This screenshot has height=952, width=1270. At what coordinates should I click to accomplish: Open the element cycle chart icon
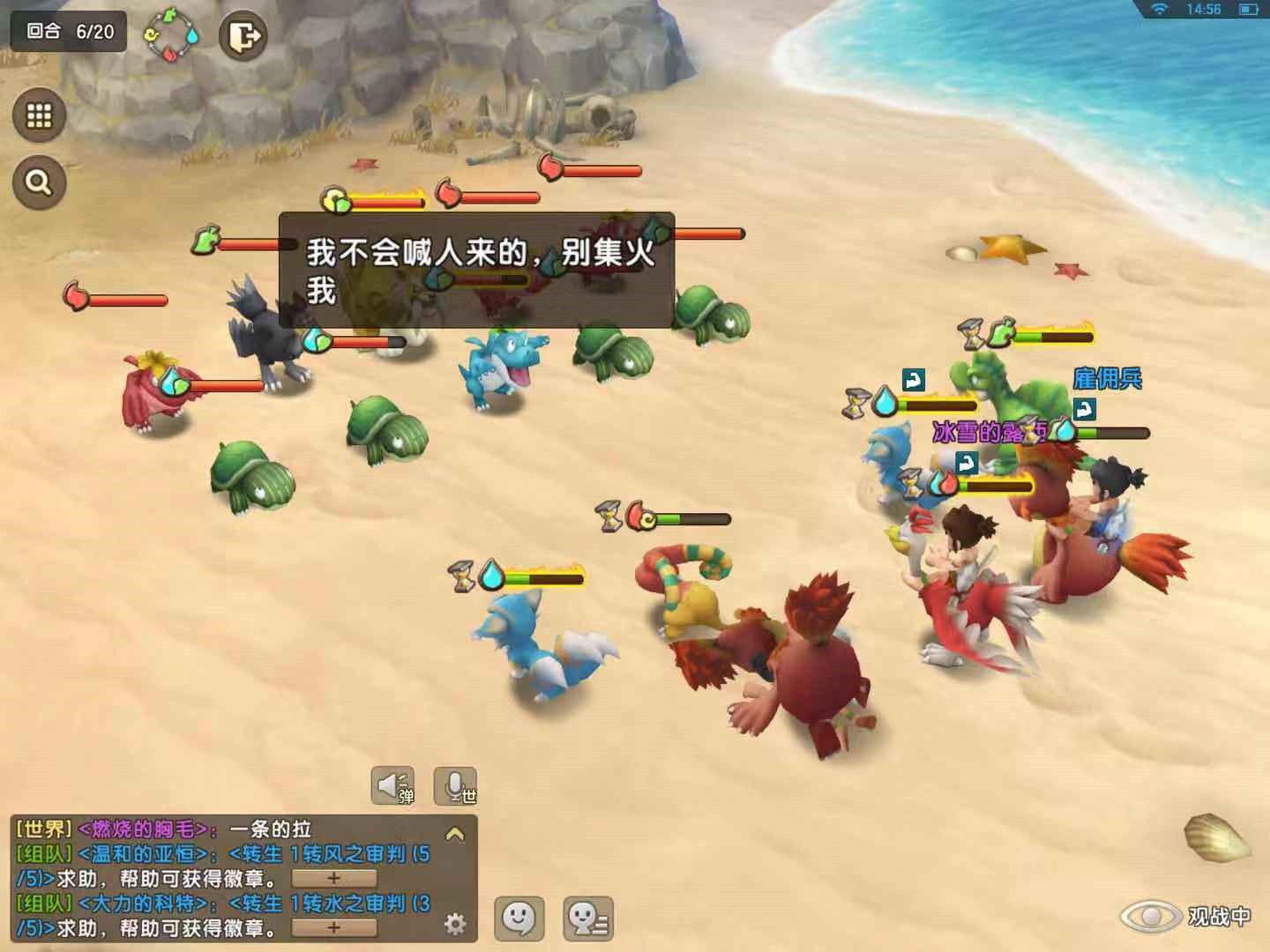coord(172,35)
